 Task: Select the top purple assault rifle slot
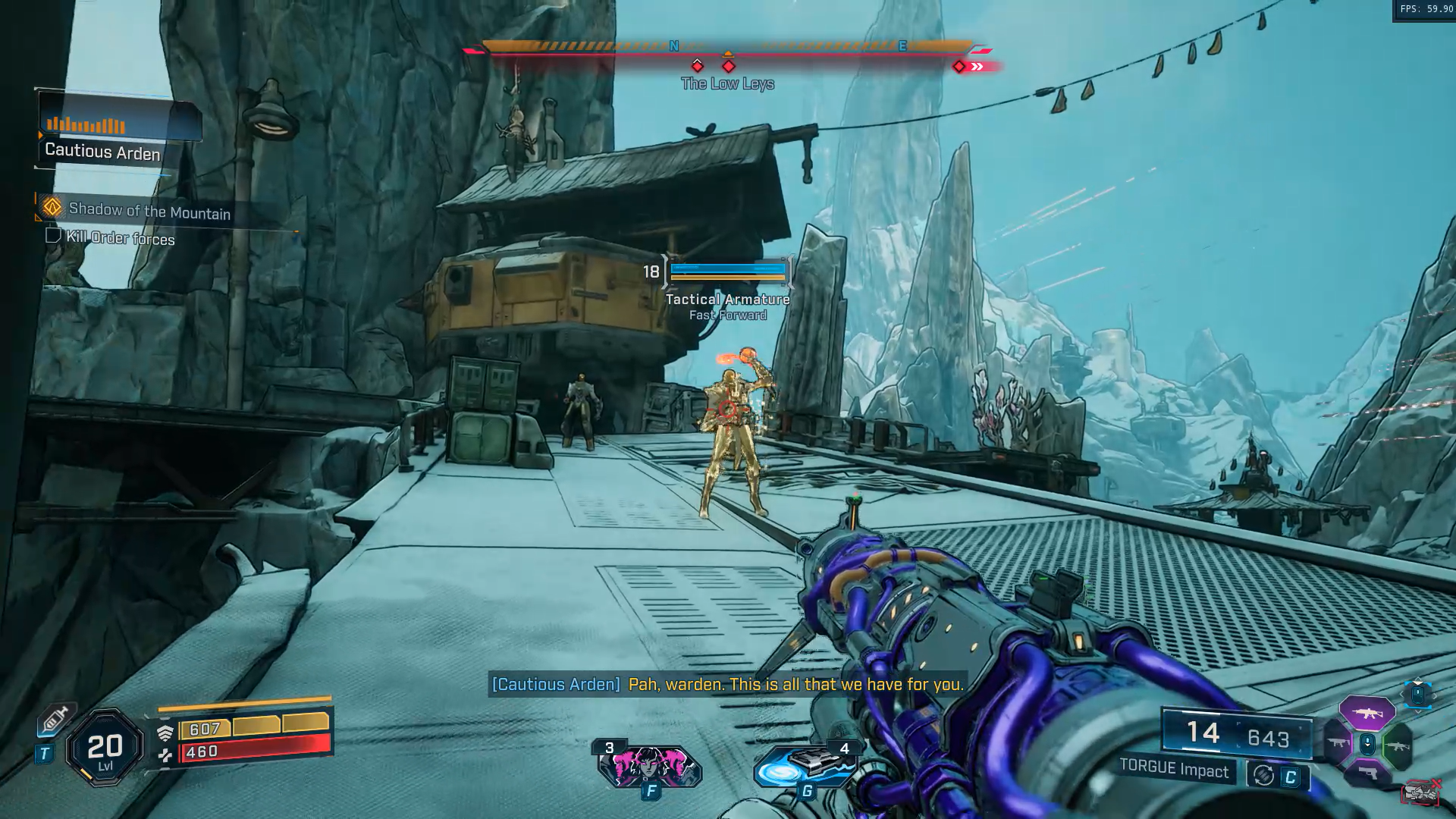[1367, 713]
